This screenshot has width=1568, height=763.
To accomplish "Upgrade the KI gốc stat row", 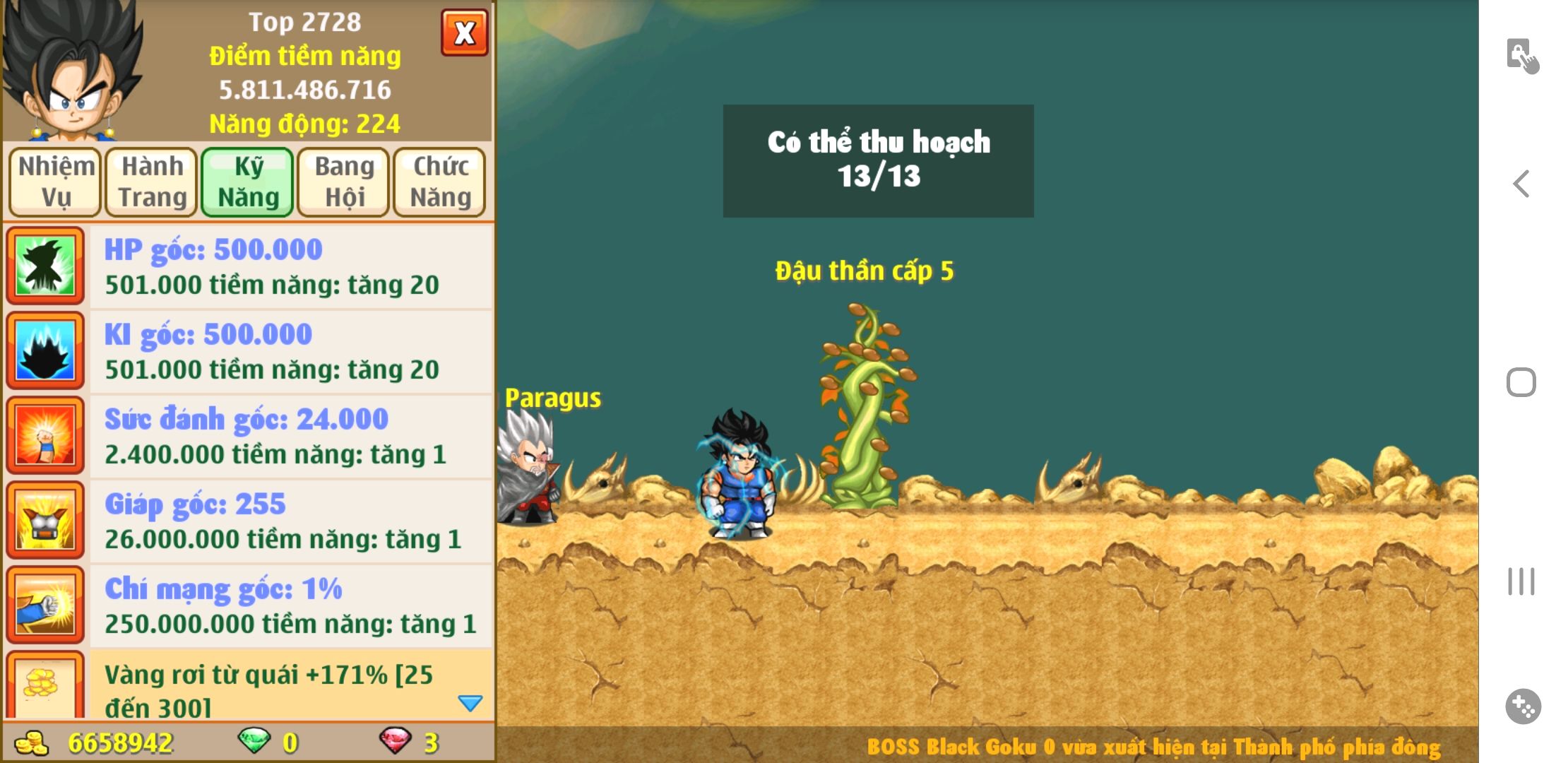I will (290, 351).
